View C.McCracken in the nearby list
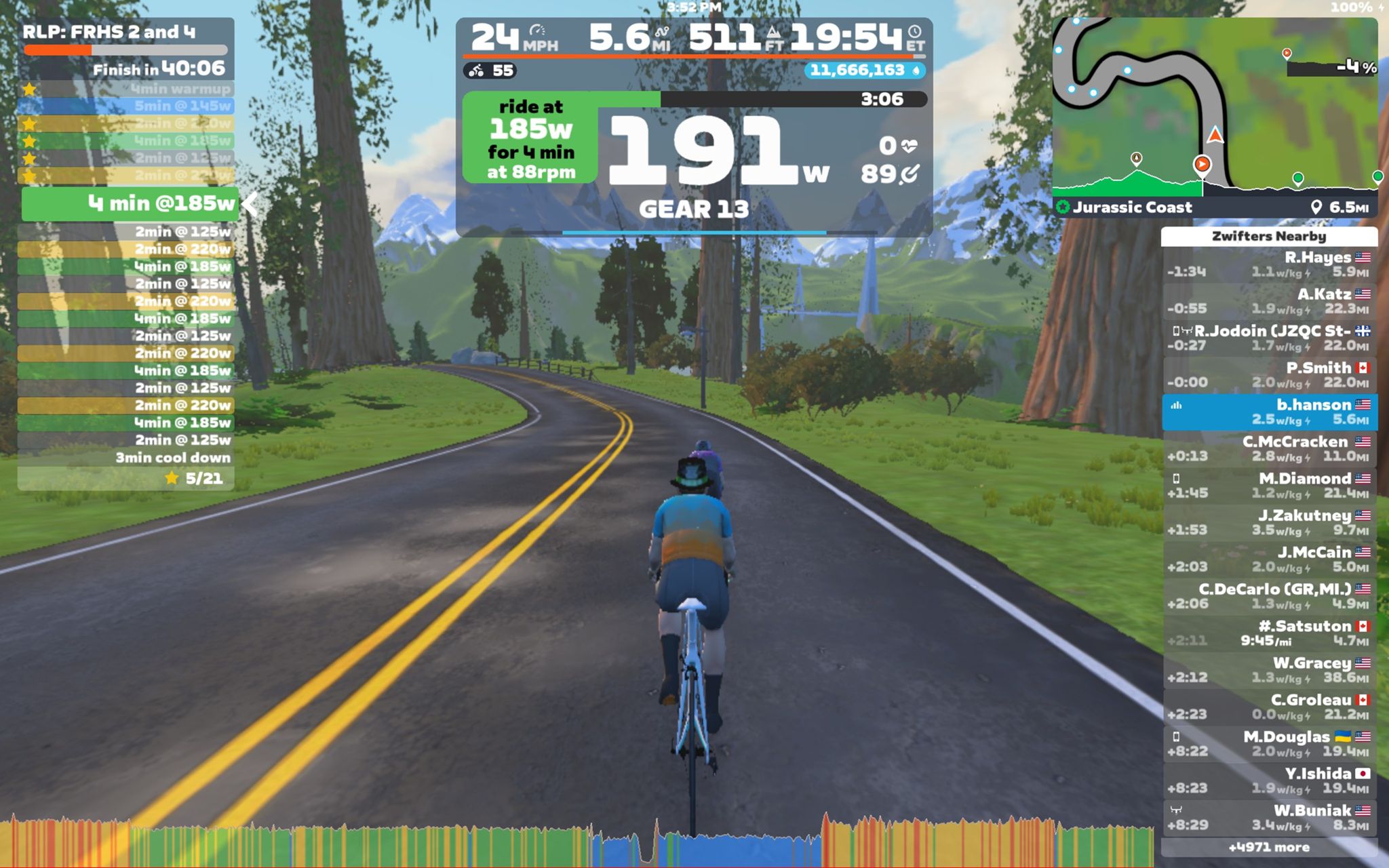 point(1268,449)
